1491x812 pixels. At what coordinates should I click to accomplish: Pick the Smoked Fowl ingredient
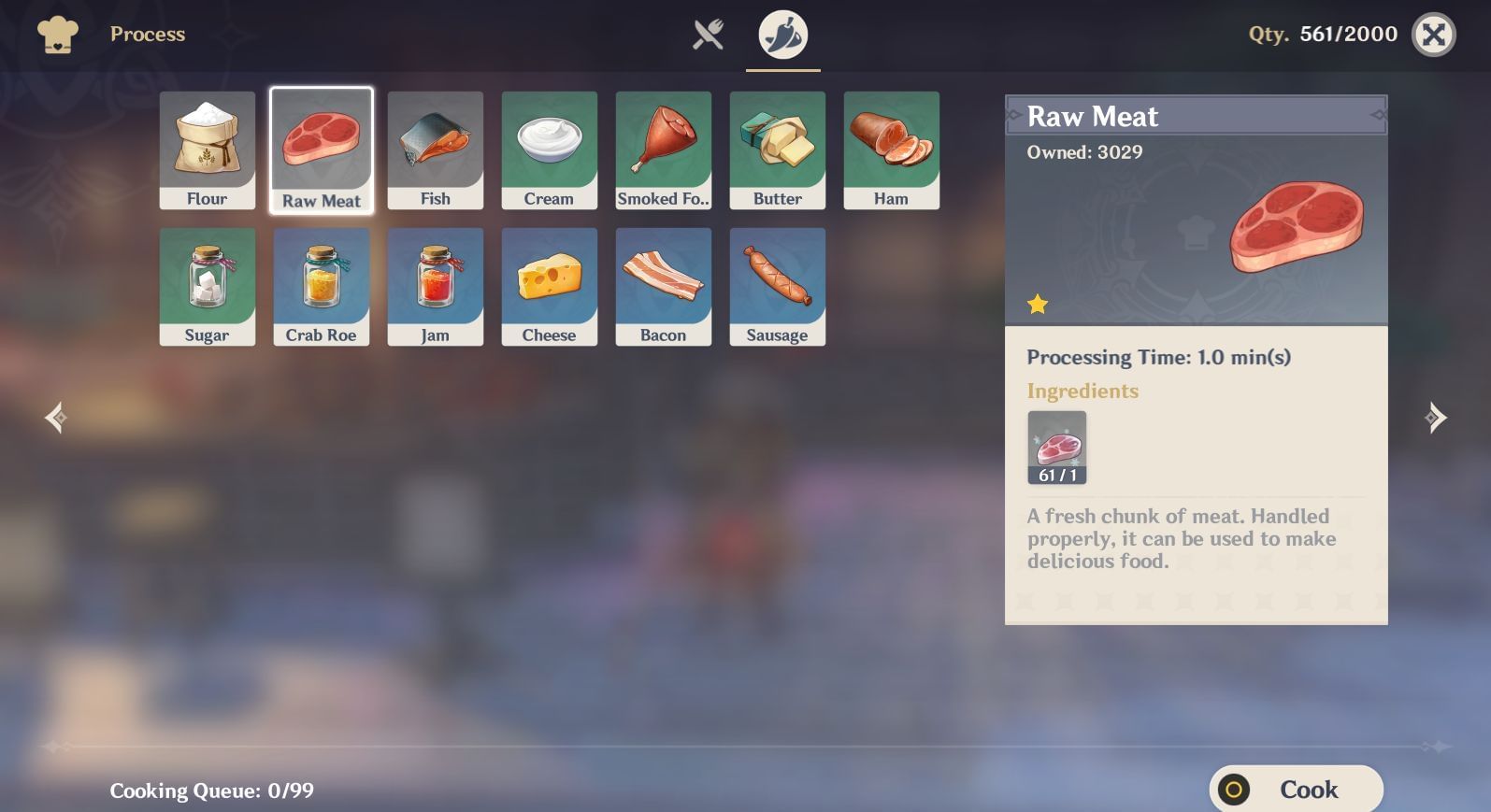point(663,150)
